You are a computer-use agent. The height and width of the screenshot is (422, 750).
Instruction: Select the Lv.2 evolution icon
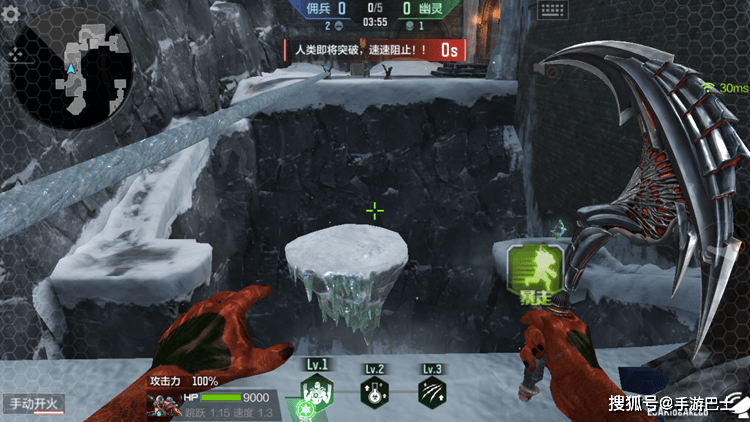coord(375,392)
